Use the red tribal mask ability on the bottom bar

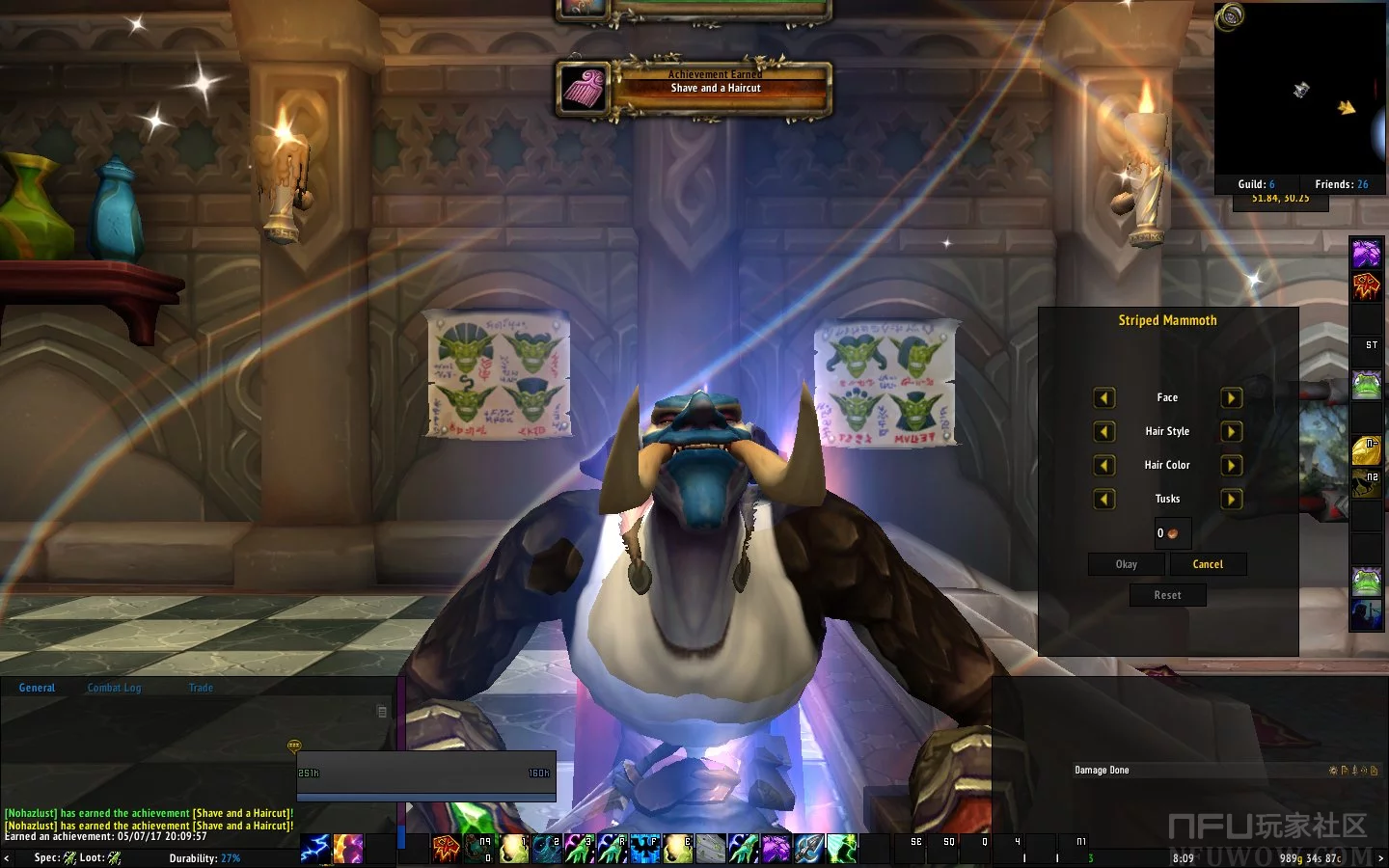pyautogui.click(x=446, y=849)
